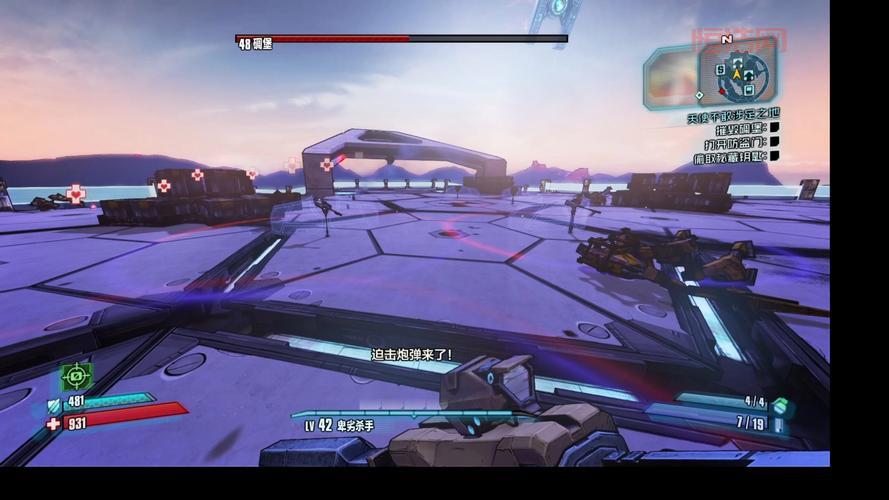Select the grenade icon
This screenshot has height=500, width=889.
780,405
